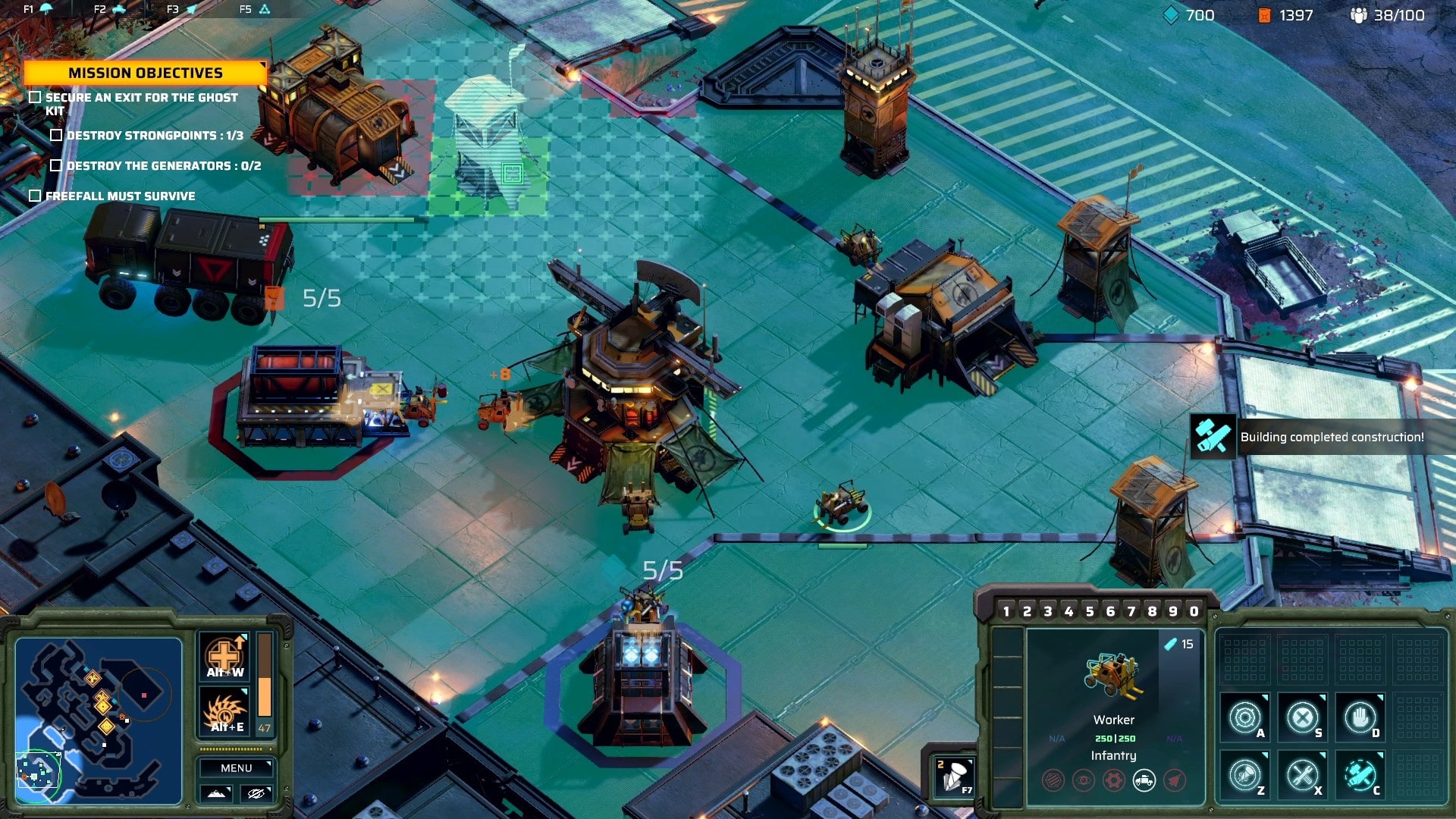1456x819 pixels.
Task: Activate the orange cross heal ability
Action: pos(225,657)
